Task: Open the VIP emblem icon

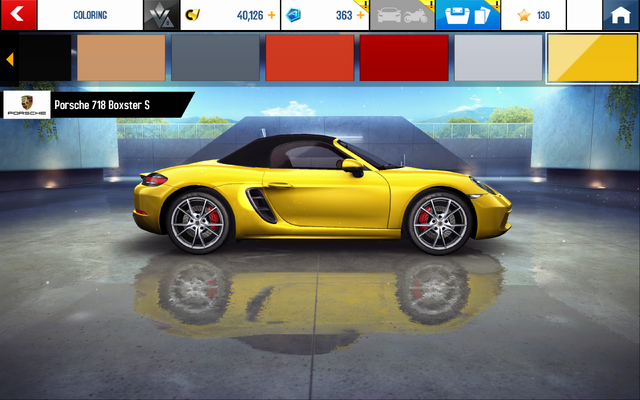Action: coord(157,15)
